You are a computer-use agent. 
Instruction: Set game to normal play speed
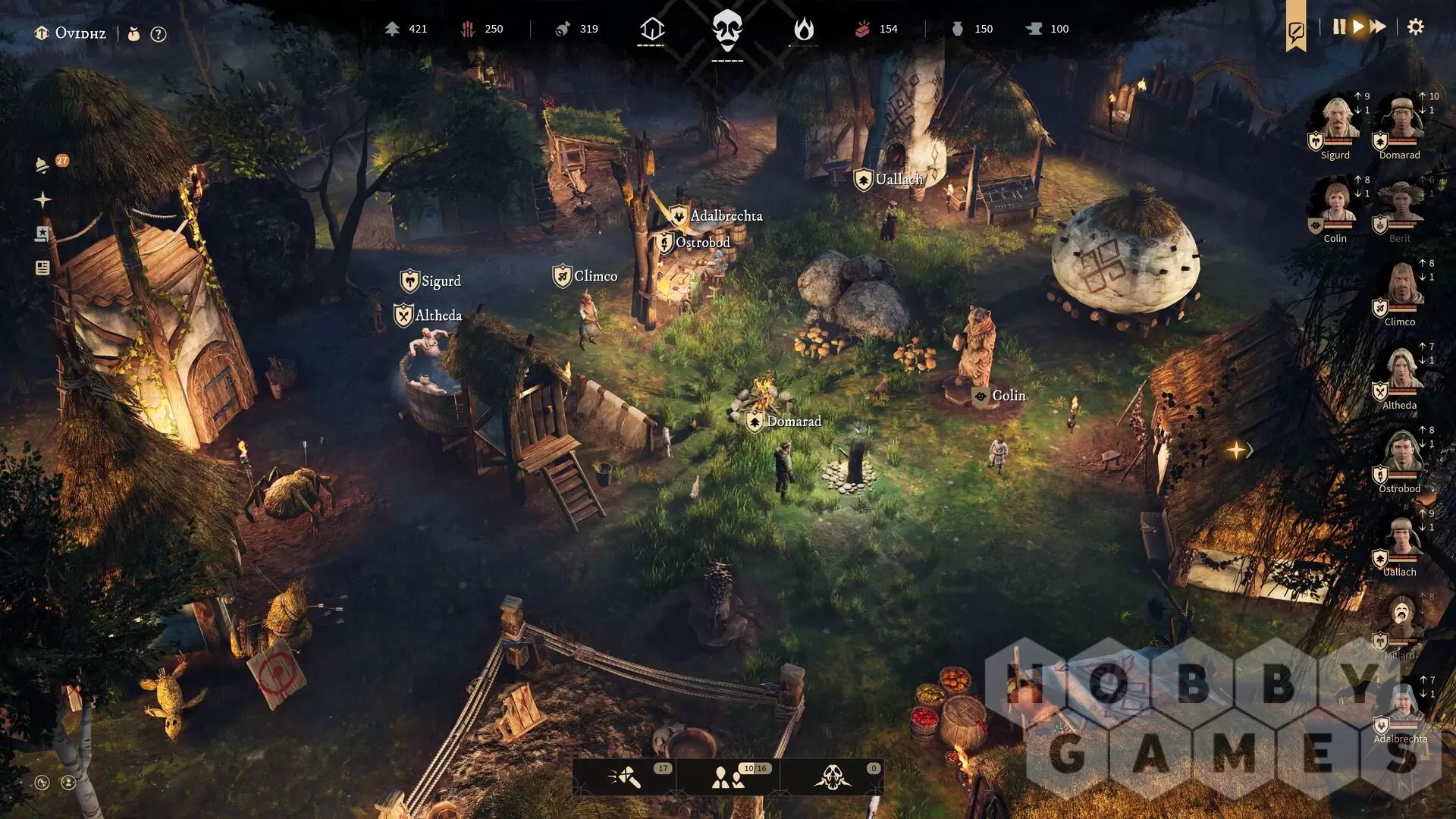pyautogui.click(x=1358, y=27)
